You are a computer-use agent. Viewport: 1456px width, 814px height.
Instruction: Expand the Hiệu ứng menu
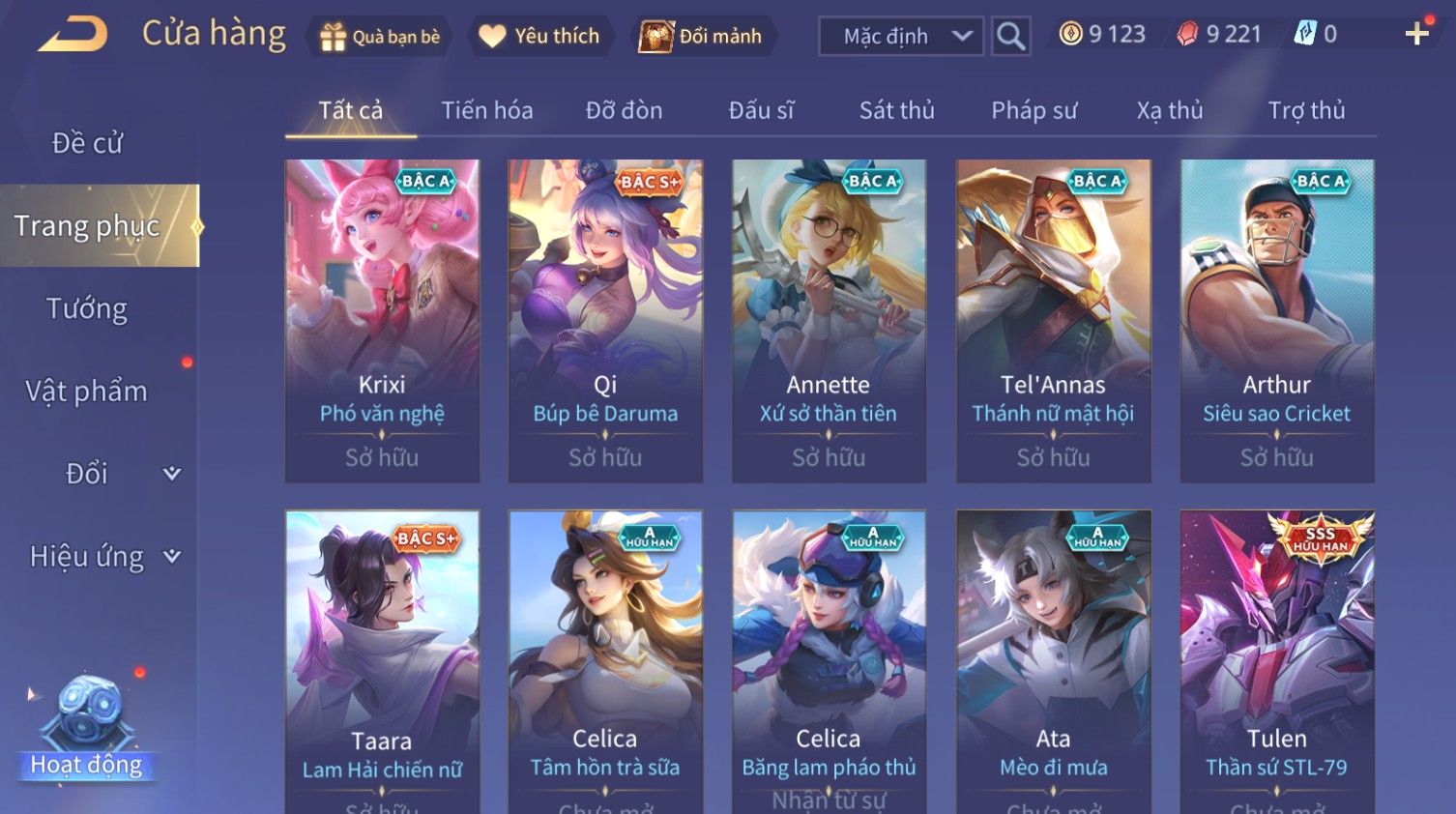(103, 556)
